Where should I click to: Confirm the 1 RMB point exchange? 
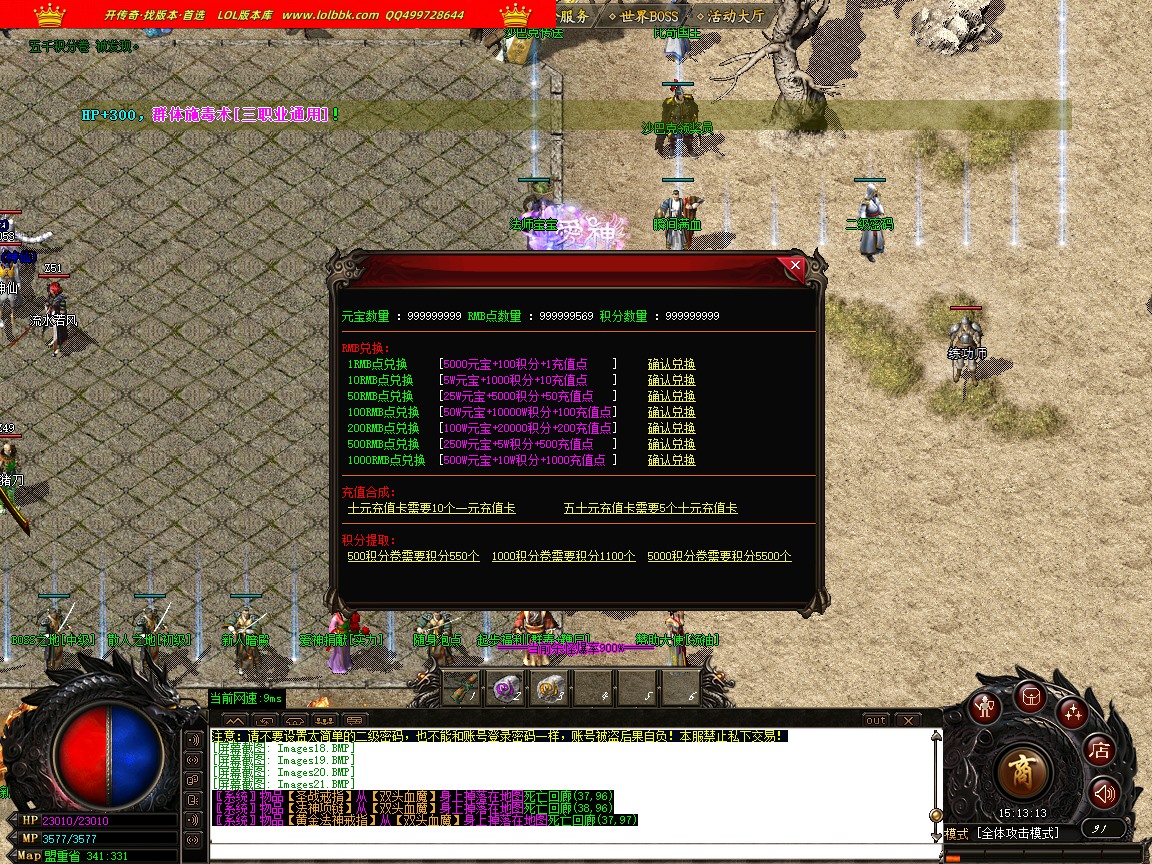(671, 365)
